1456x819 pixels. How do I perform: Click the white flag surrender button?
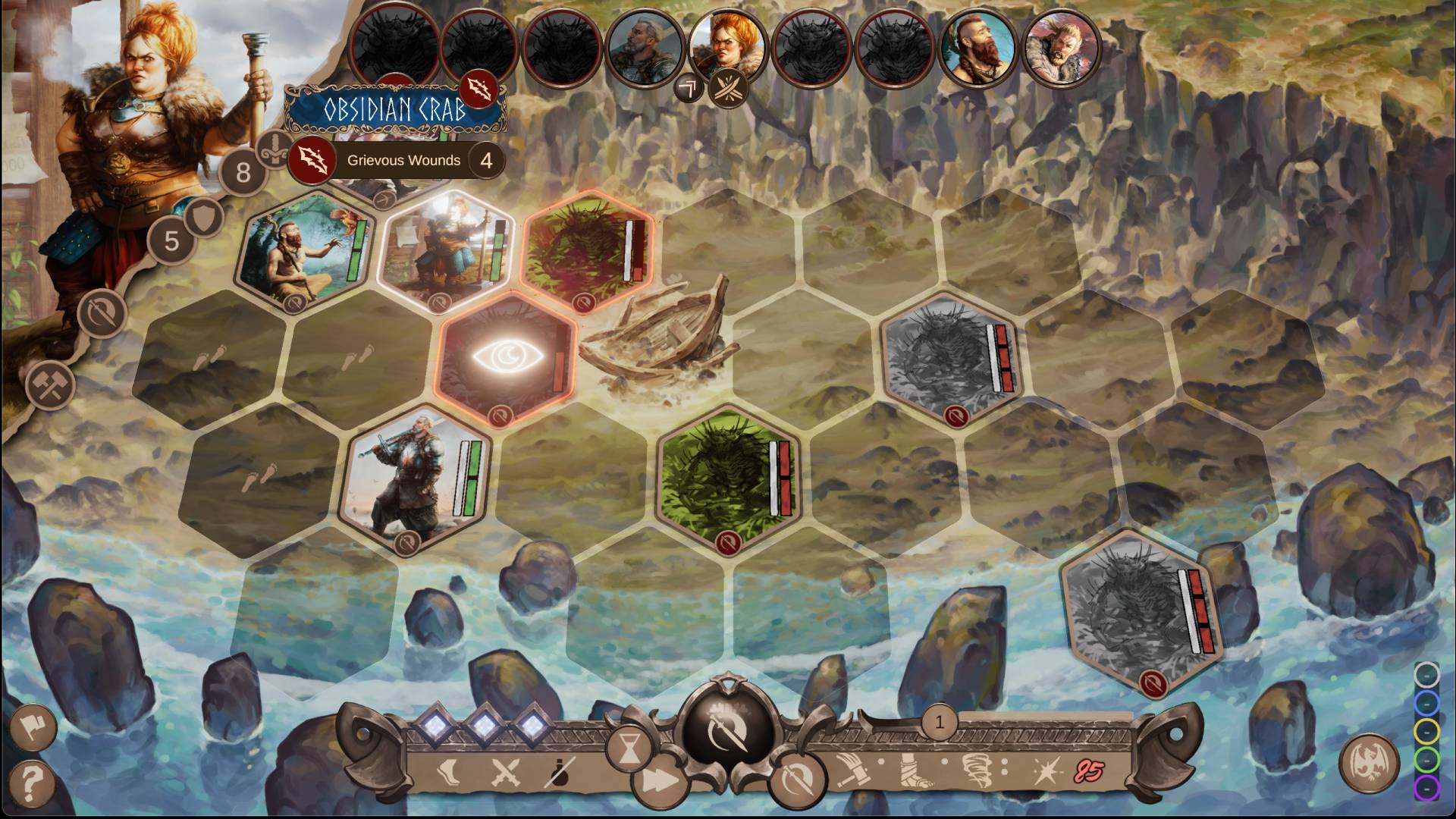pyautogui.click(x=32, y=728)
